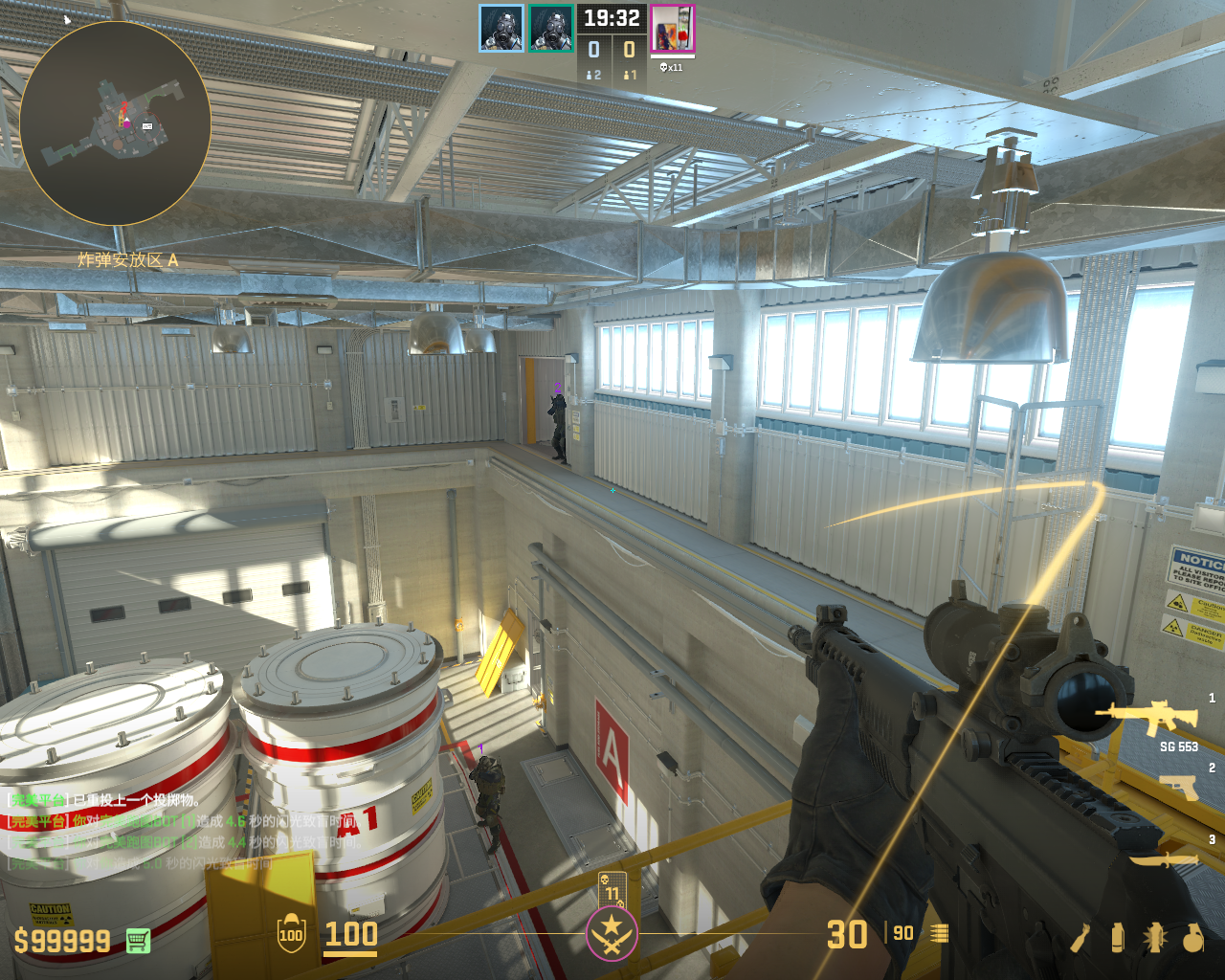
Task: Pick the flashbang grenade icon
Action: (1154, 937)
